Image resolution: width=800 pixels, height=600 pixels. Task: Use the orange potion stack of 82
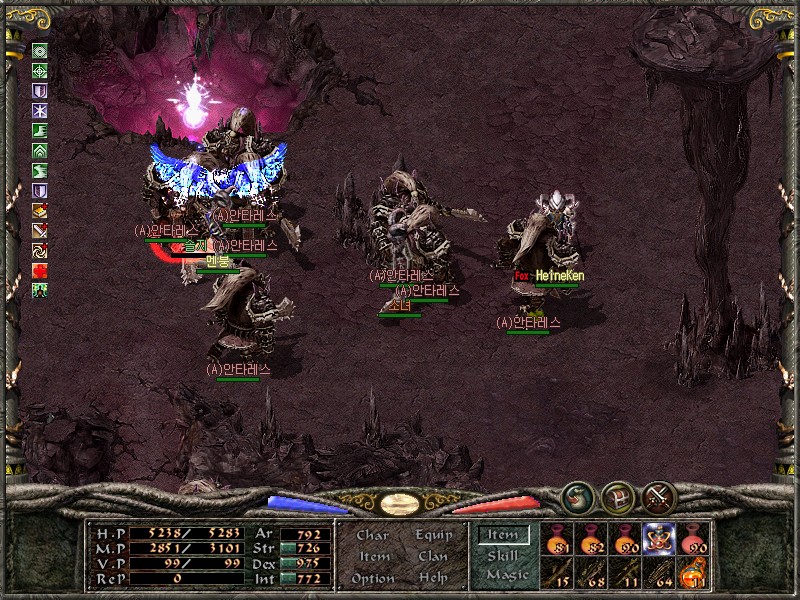pos(591,540)
